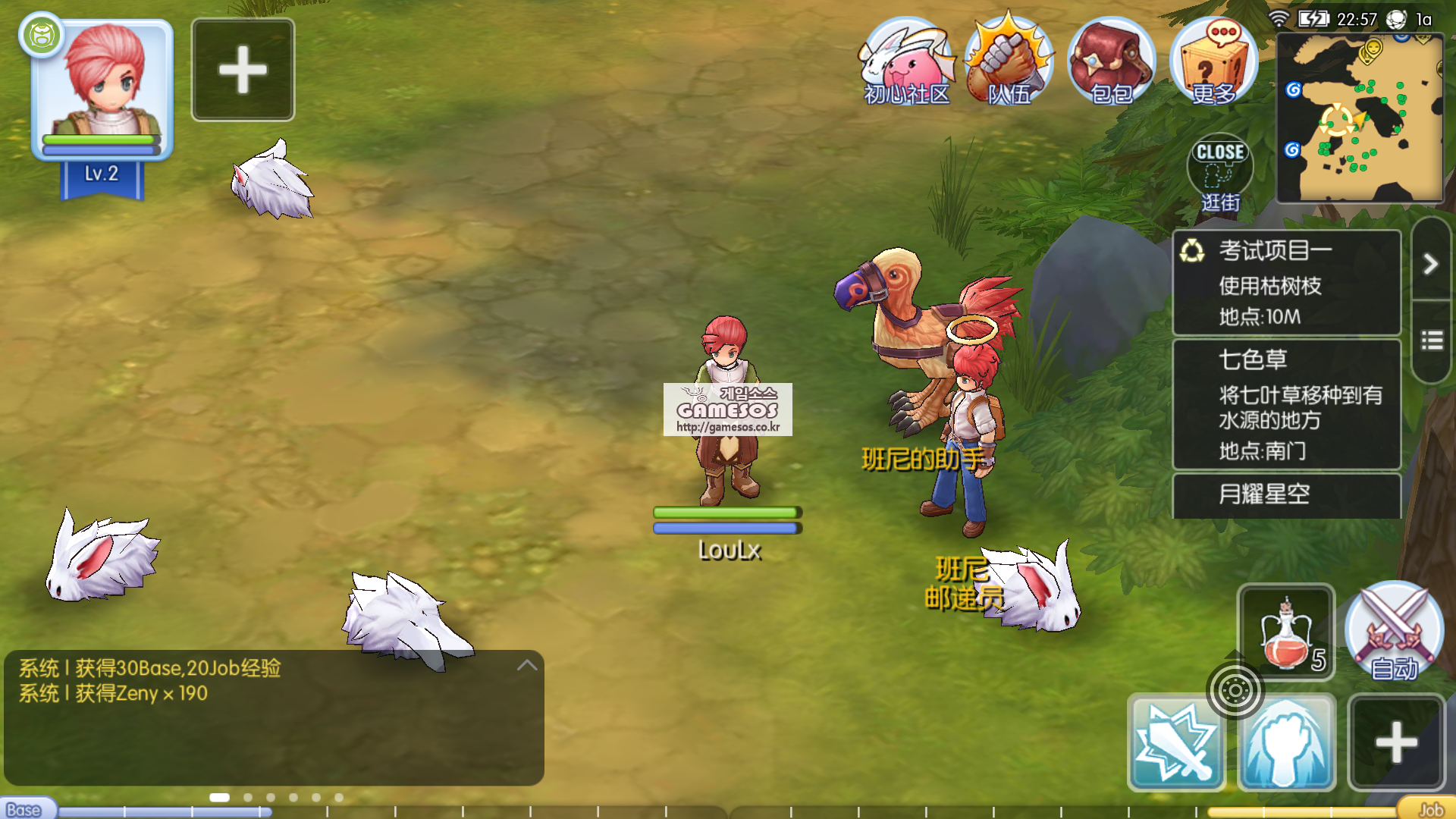Show the 更多 more options menu
Image resolution: width=1456 pixels, height=819 pixels.
click(1213, 62)
